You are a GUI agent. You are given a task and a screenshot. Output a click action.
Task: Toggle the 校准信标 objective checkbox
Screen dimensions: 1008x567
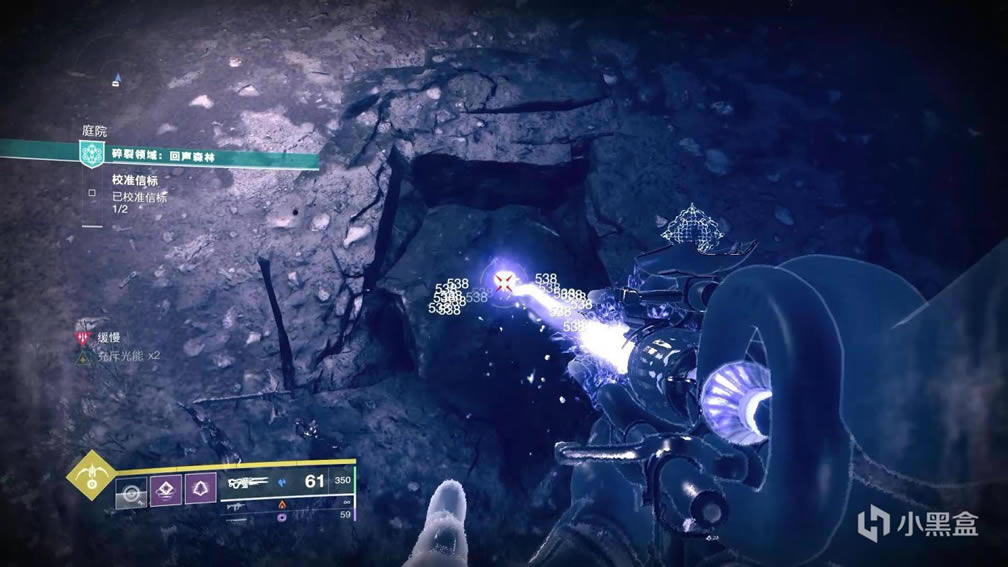(92, 189)
